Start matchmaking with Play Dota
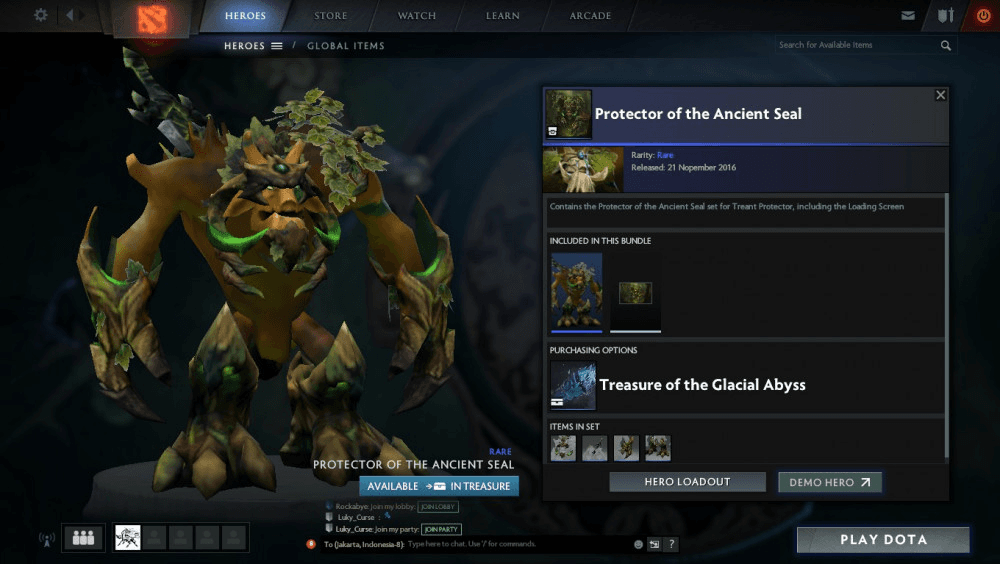Screen dimensions: 1000x564 883,540
